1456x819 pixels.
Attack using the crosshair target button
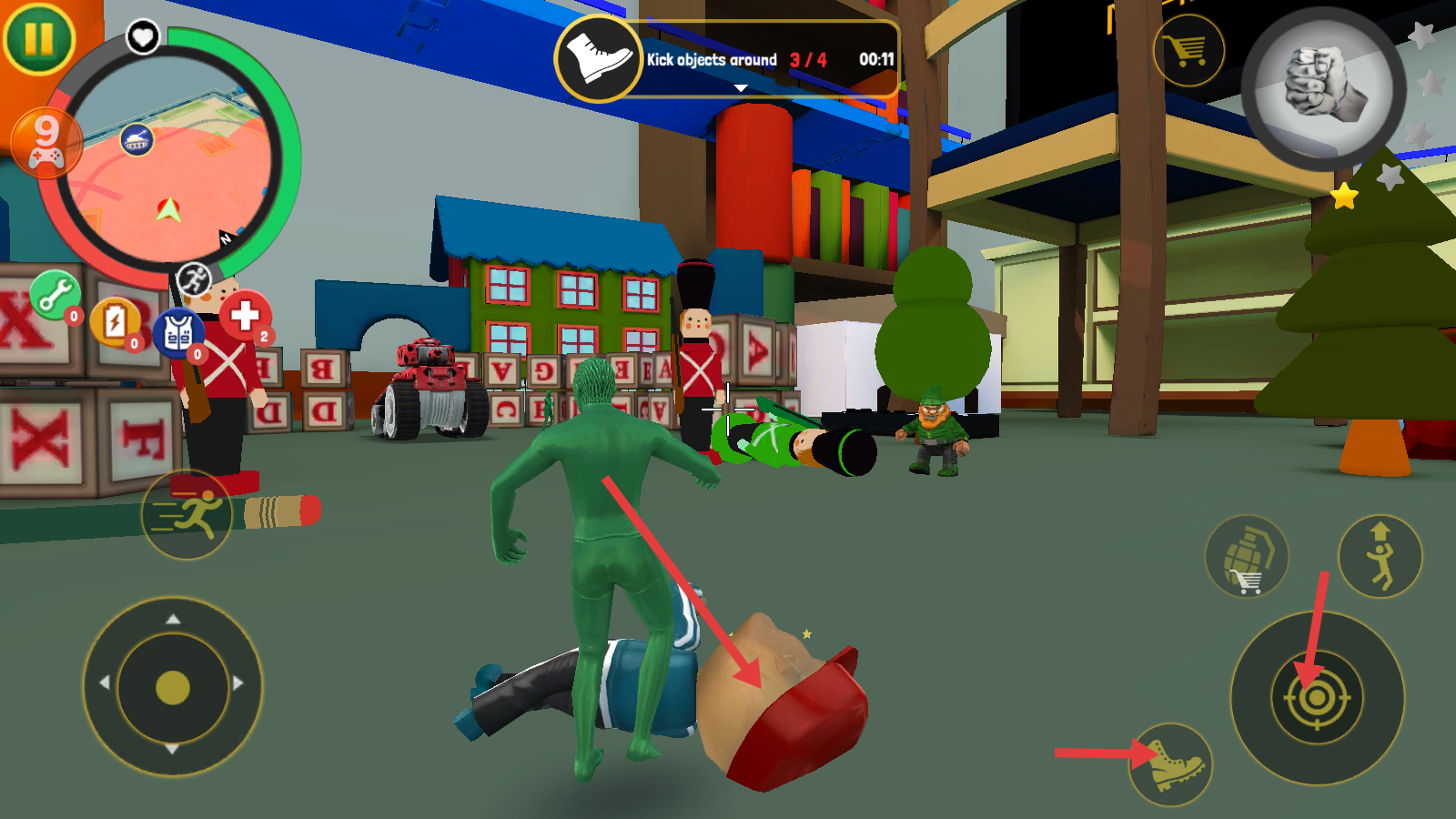coord(1317,698)
